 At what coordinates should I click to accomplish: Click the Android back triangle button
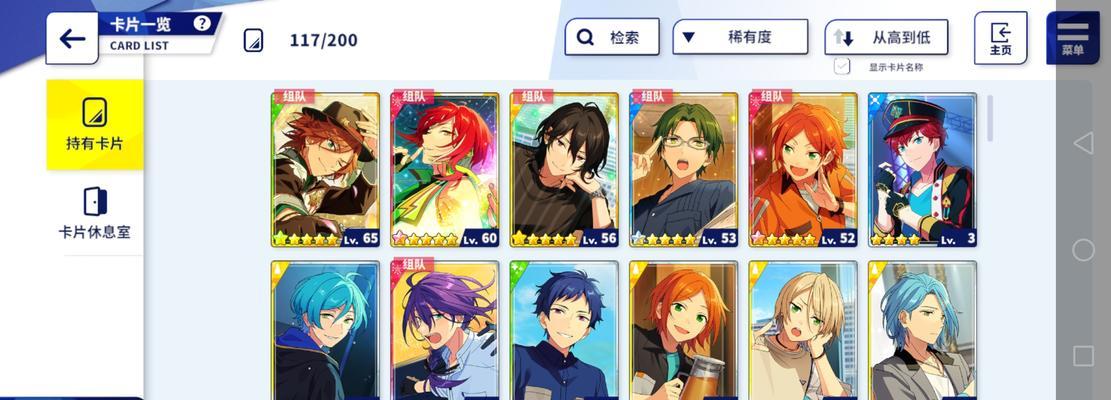(x=1083, y=143)
